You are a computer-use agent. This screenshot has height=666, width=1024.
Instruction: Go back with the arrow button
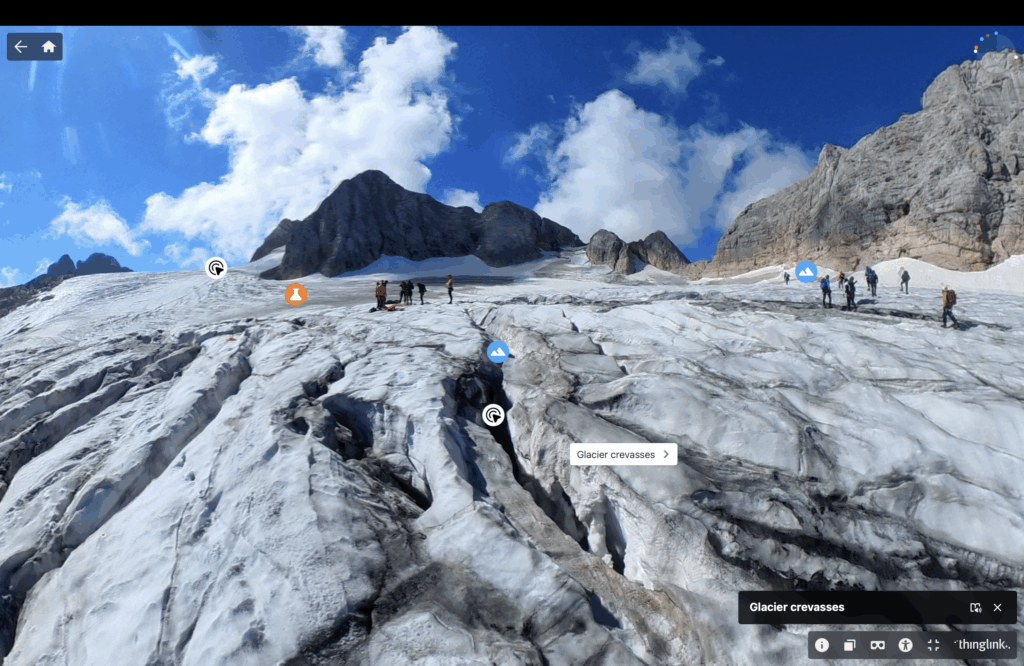(21, 47)
